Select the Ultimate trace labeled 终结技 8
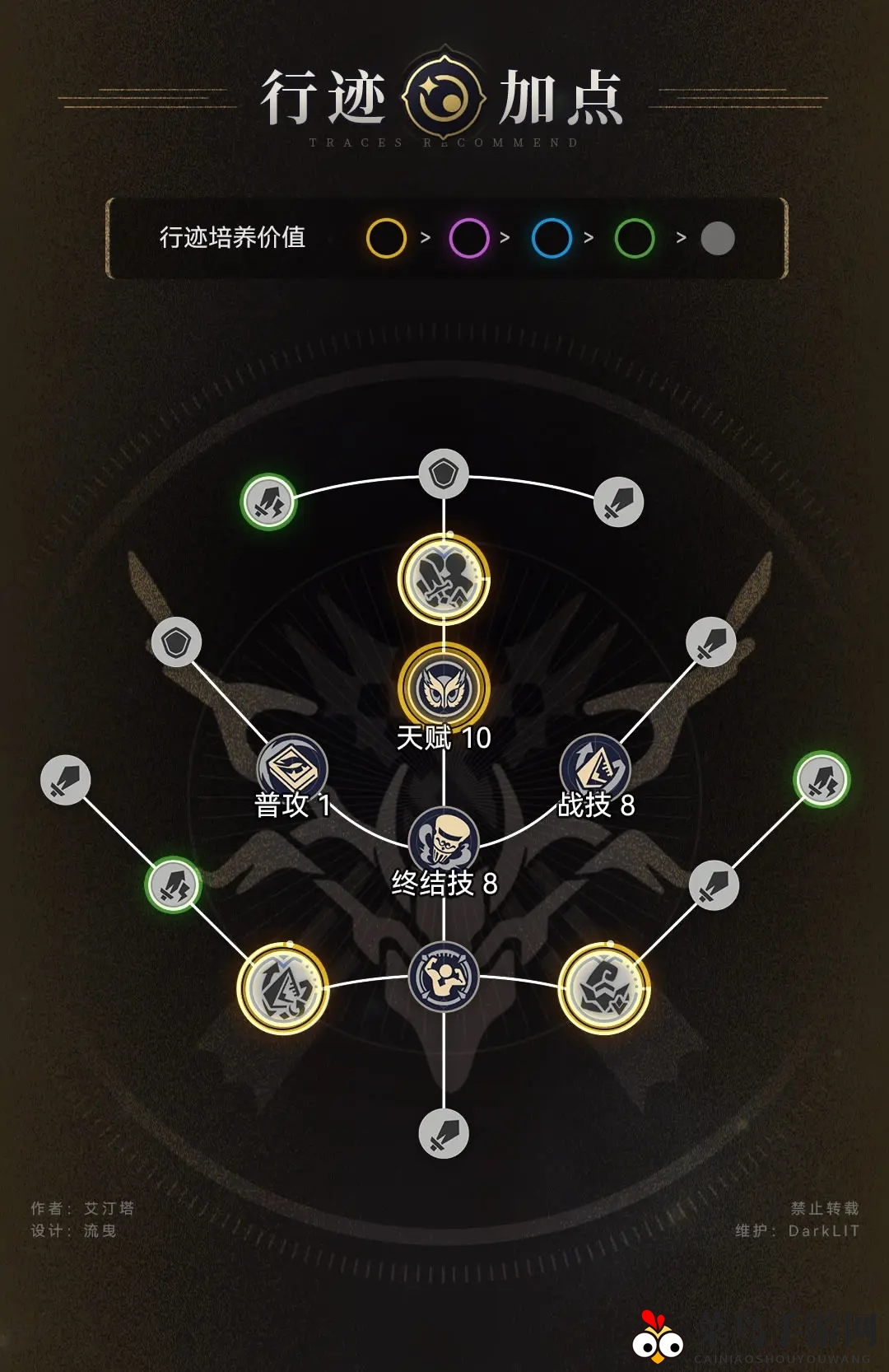Screen dimensions: 889x1372 (444, 840)
